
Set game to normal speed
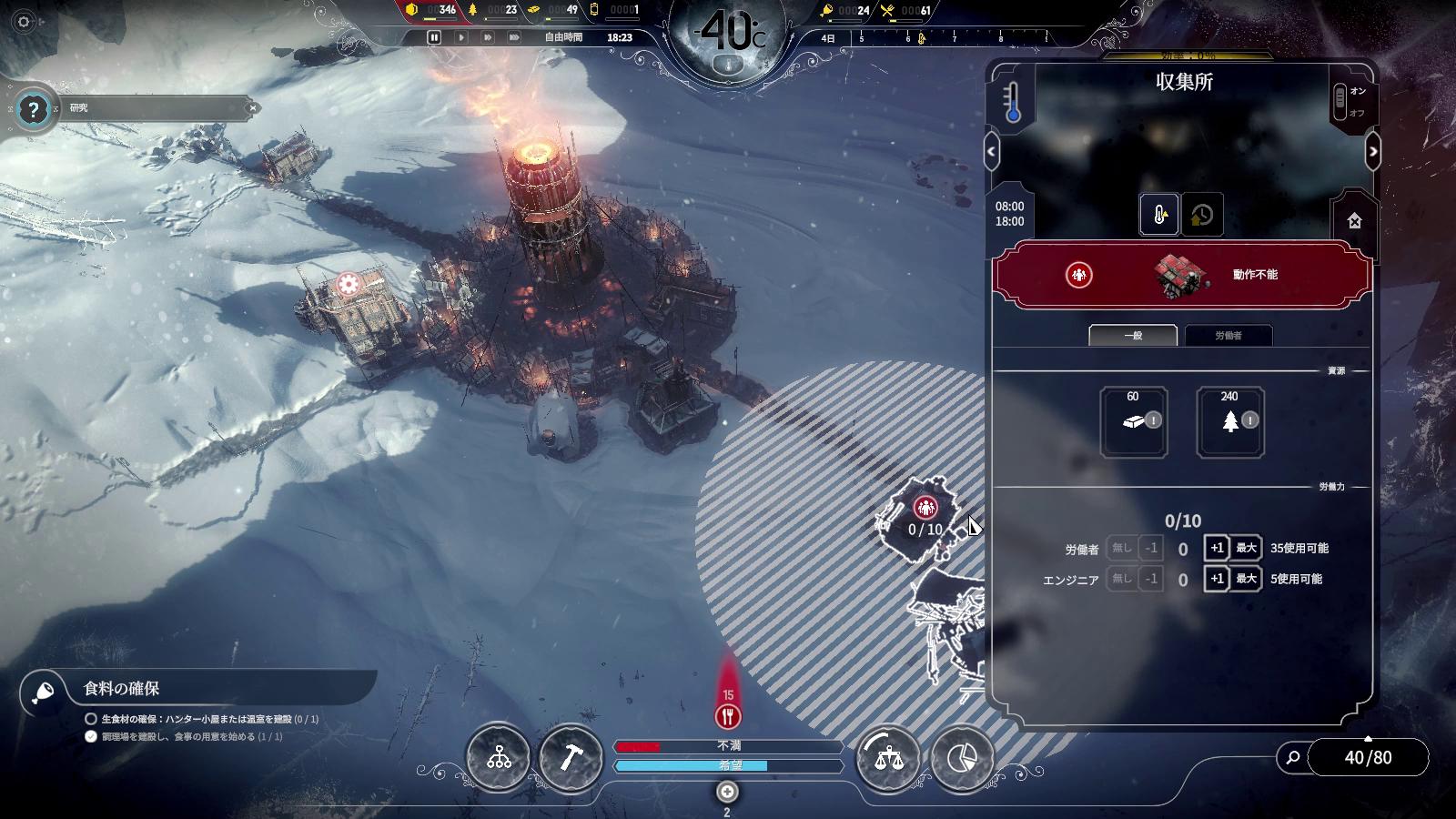pos(461,37)
